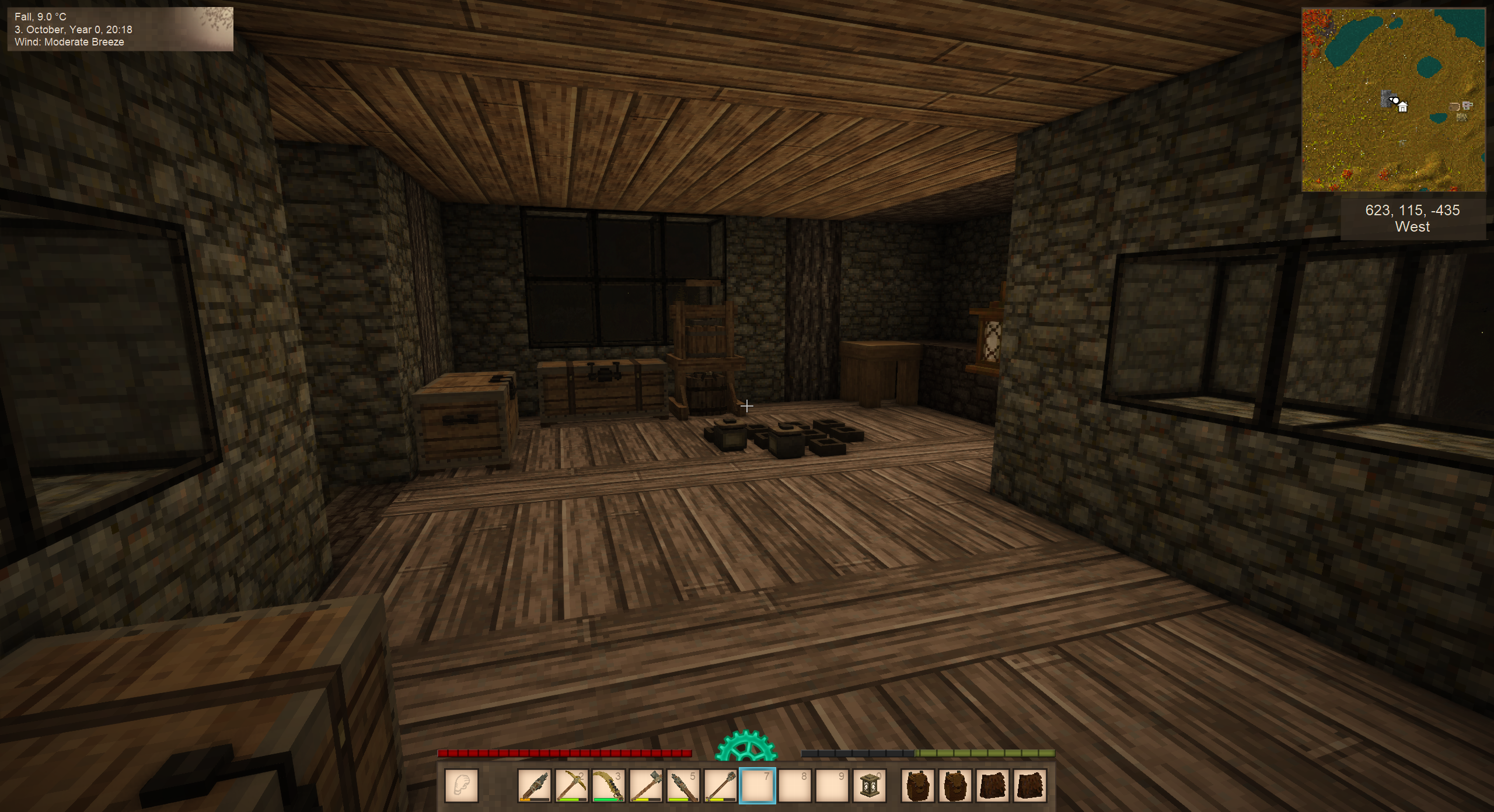This screenshot has width=1494, height=812.
Task: Click the highlighted empty hotbar slot 7
Action: coord(758,786)
